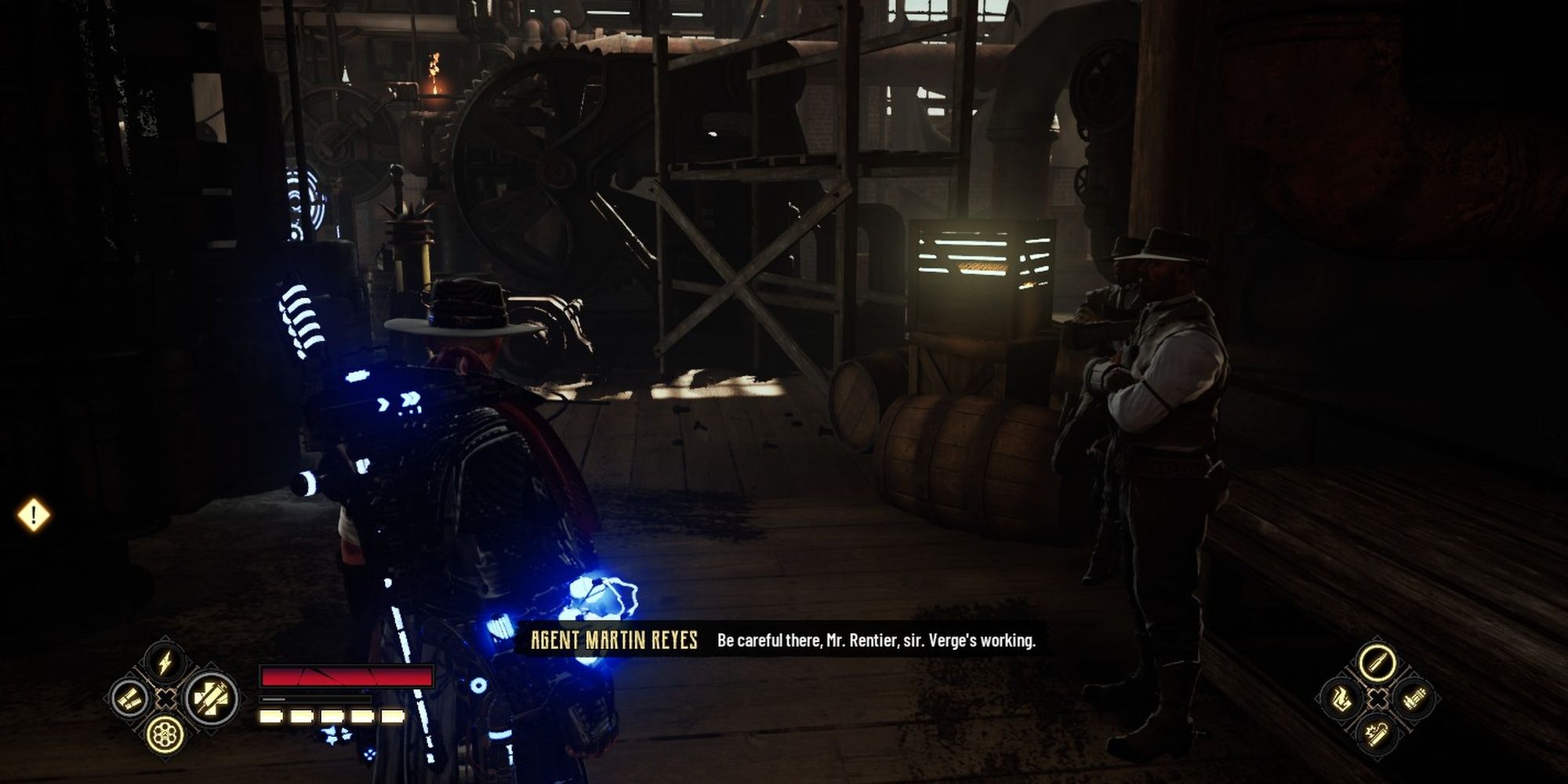Click the X hub of left ability wheel
Image resolution: width=1568 pixels, height=784 pixels.
point(167,699)
